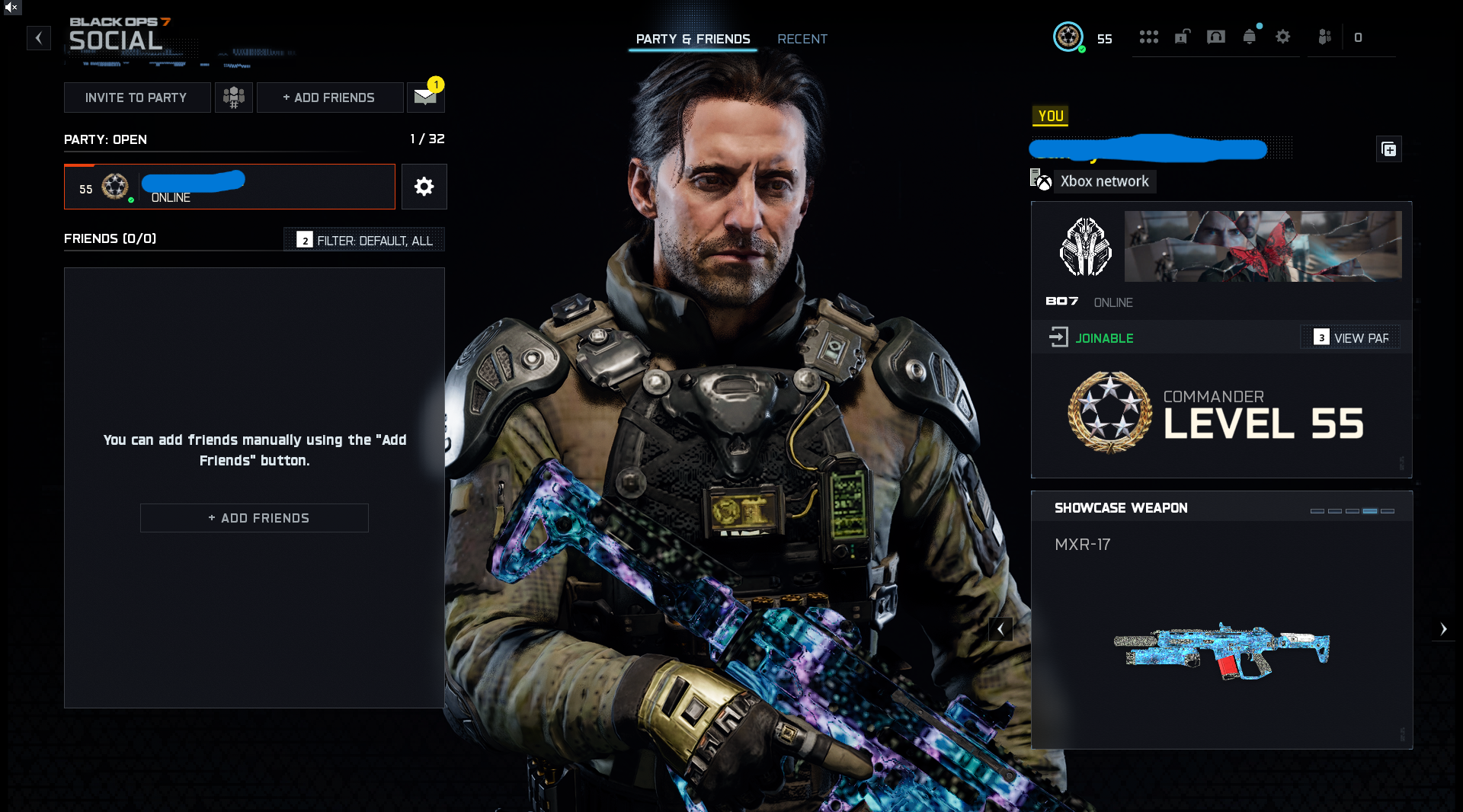
Task: Open the friends Filter: Default, All selector
Action: pos(365,240)
